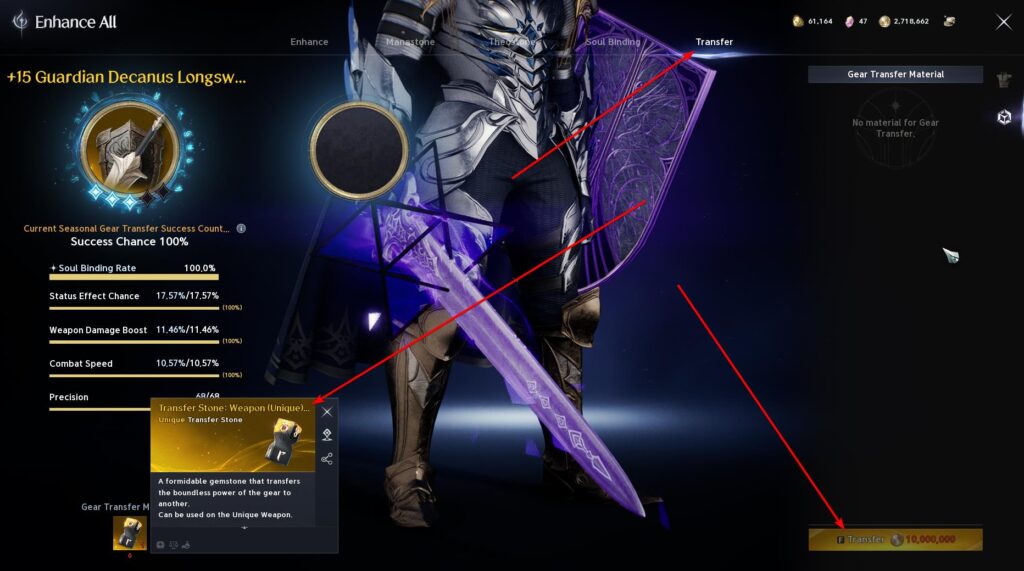Switch to the Enhance tab
The height and width of the screenshot is (571, 1024).
tap(309, 42)
